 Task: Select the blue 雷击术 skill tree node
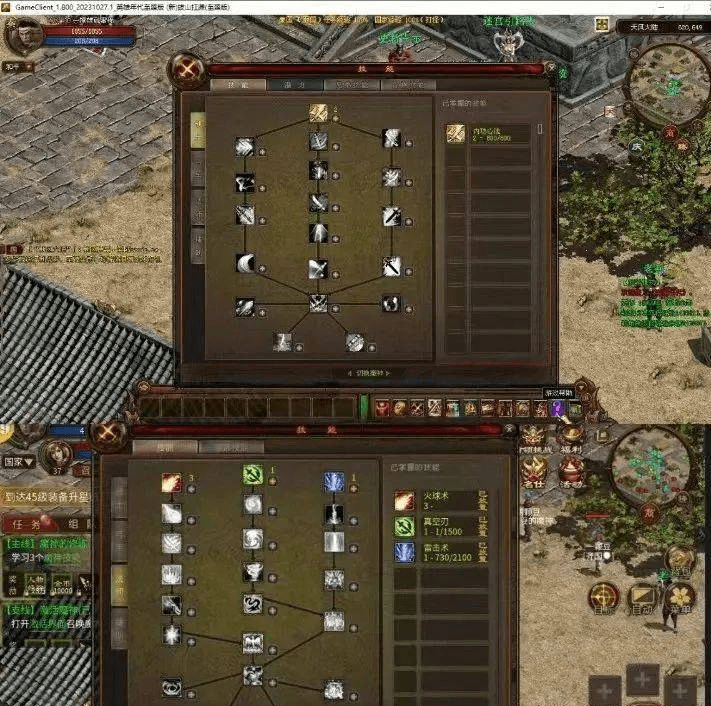(x=334, y=482)
